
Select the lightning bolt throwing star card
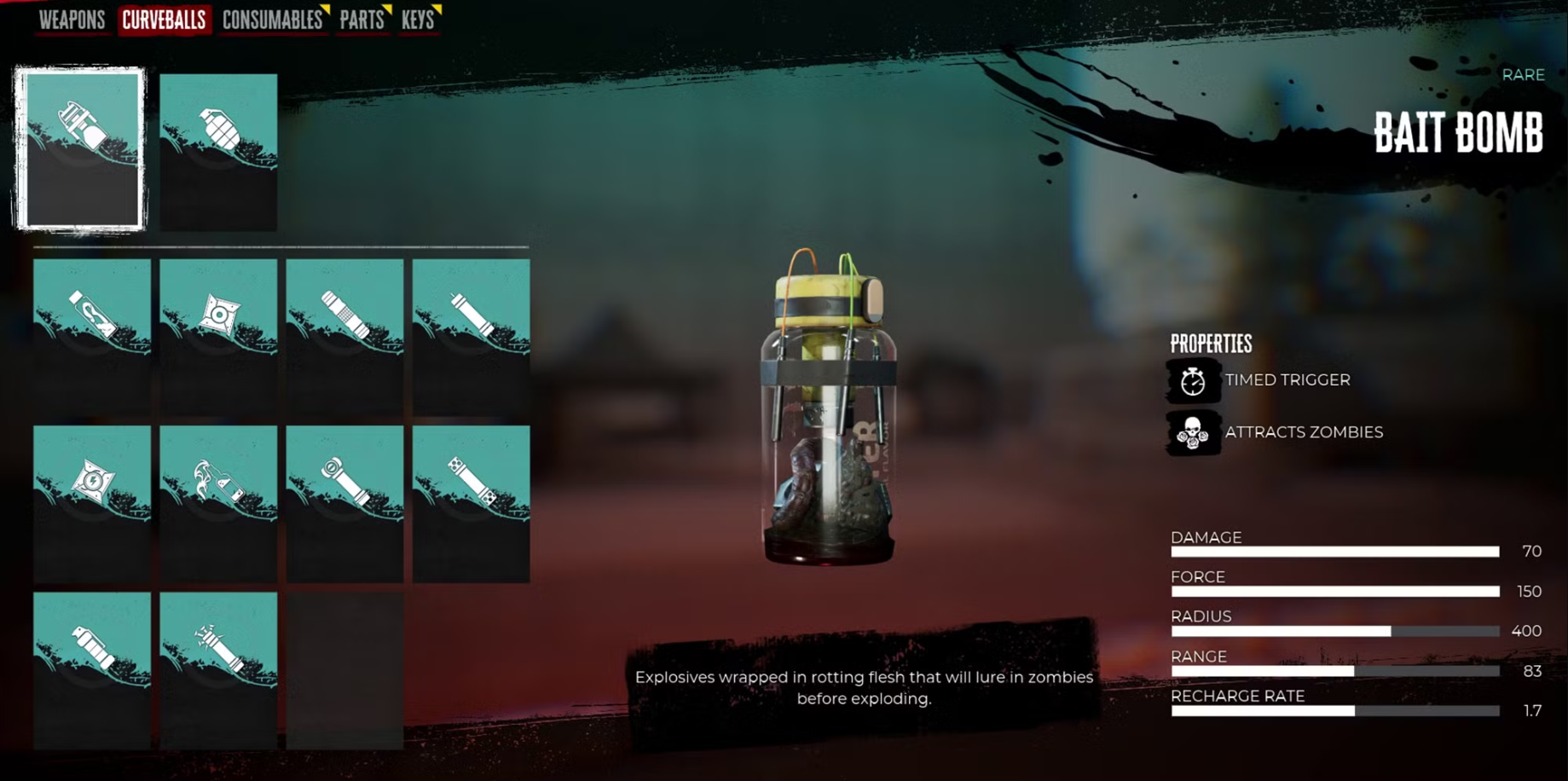92,503
